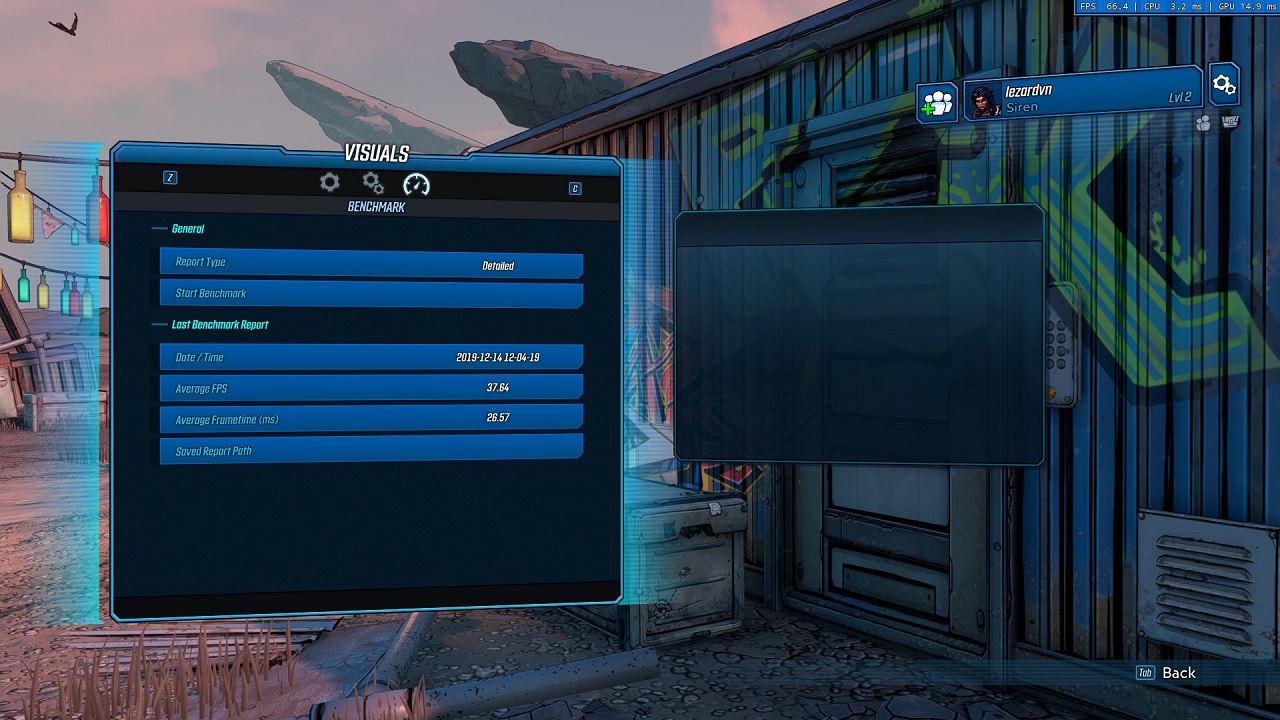Start Benchmark run
The width and height of the screenshot is (1280, 720).
click(x=371, y=294)
